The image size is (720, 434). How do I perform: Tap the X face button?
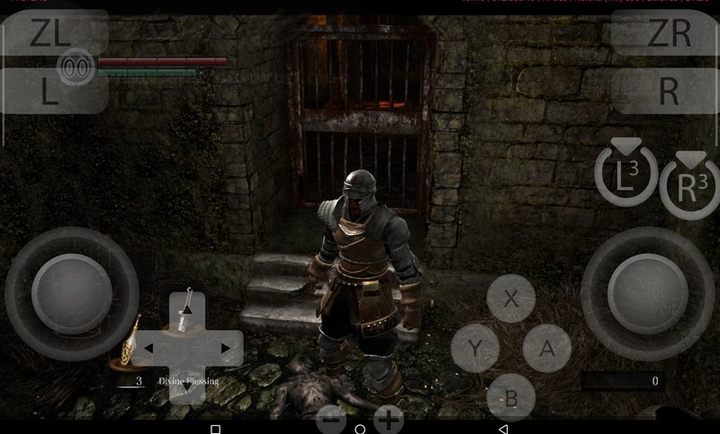pyautogui.click(x=511, y=298)
